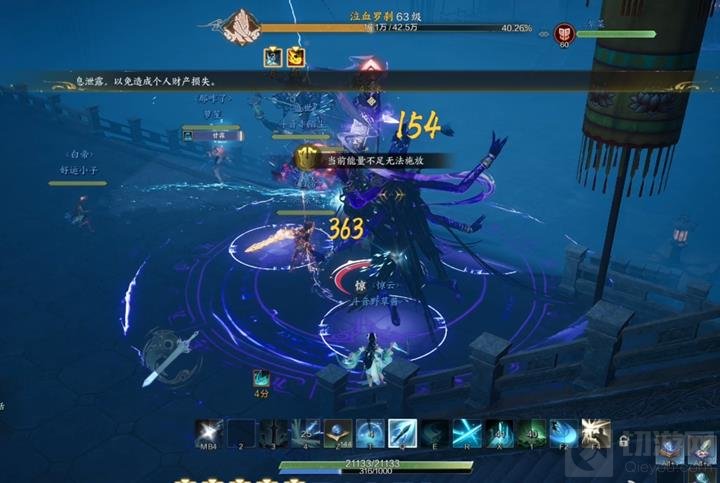Click the blue boss debuff icon
Image resolution: width=720 pixels, height=483 pixels.
point(273,58)
